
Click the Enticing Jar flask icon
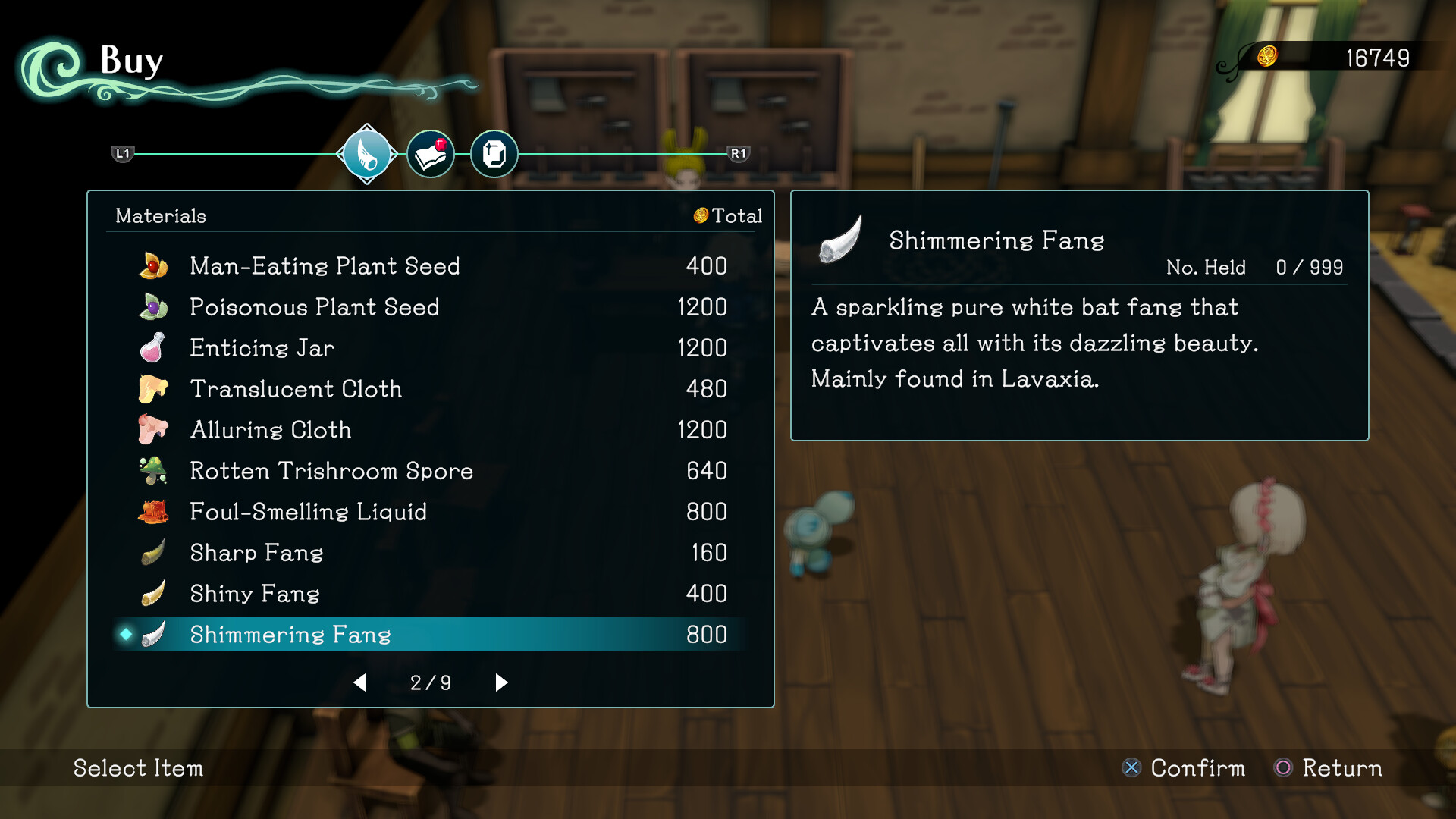(x=152, y=348)
